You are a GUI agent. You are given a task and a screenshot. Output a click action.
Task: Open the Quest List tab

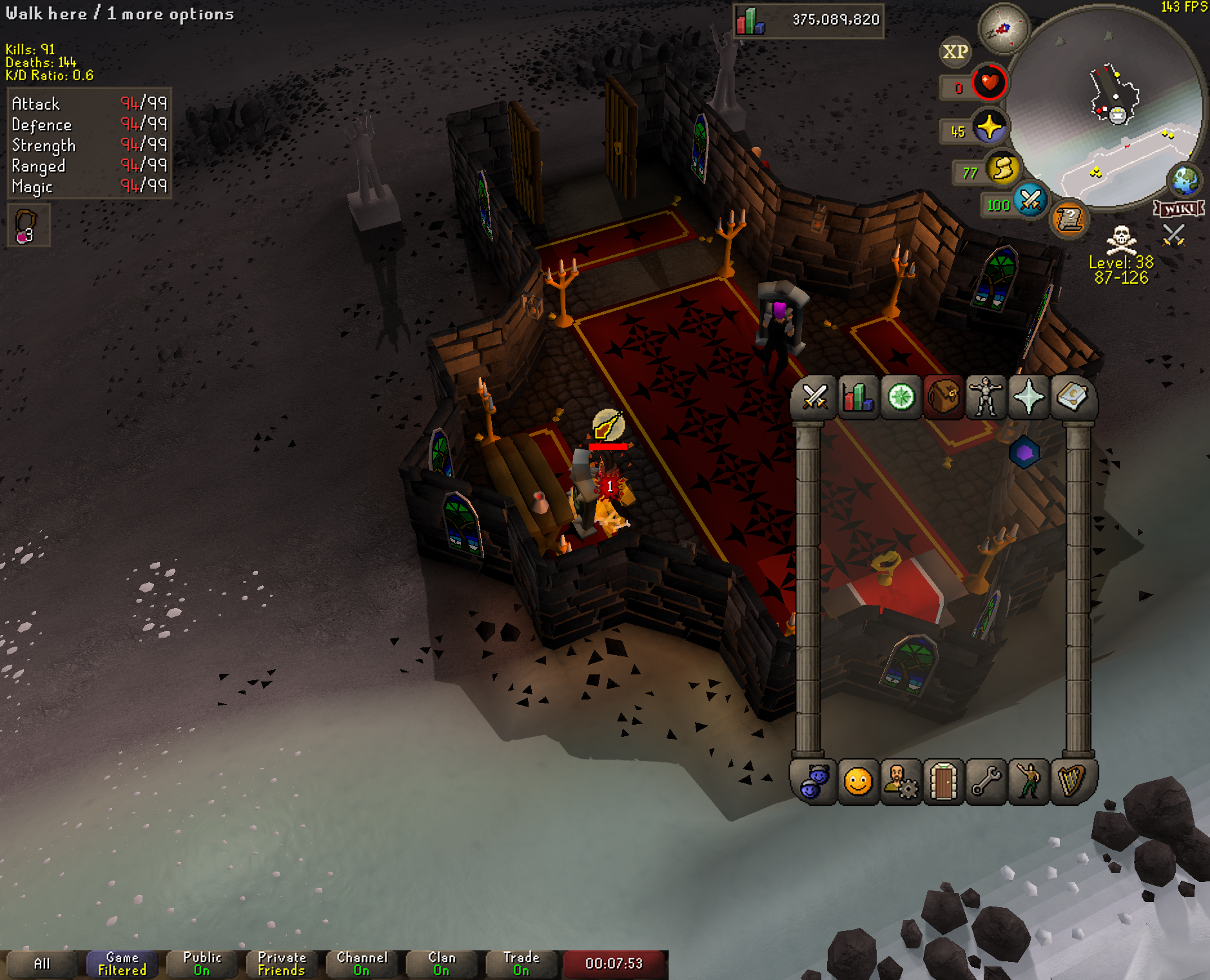click(901, 397)
